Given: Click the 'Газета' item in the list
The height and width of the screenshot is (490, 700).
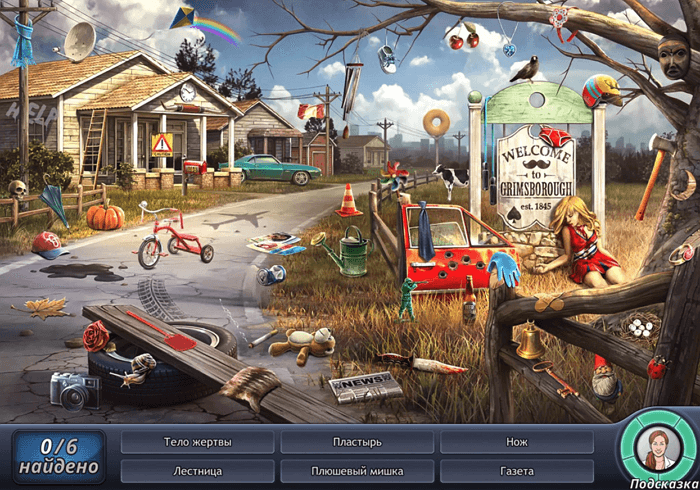Looking at the screenshot, I should [516, 470].
